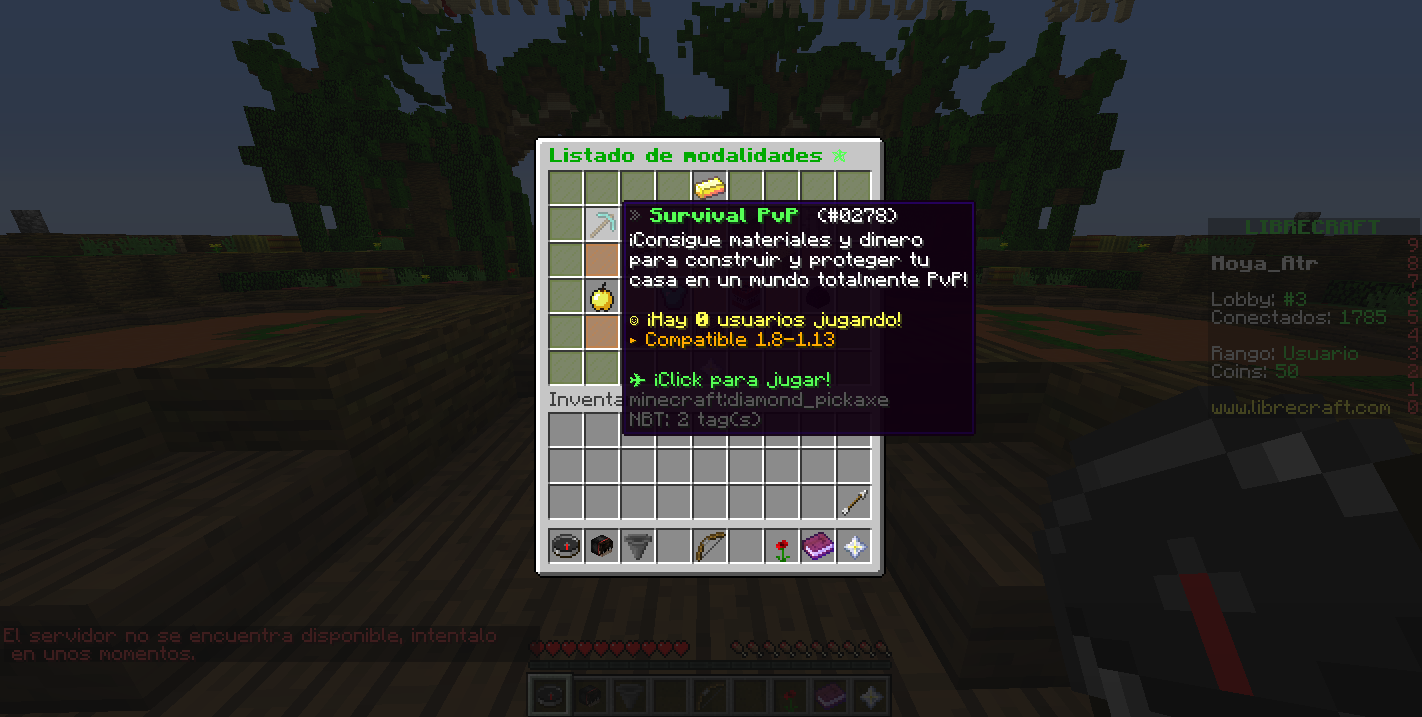The width and height of the screenshot is (1422, 717).
Task: Pick the bow in the hotbar row
Action: pyautogui.click(x=710, y=546)
